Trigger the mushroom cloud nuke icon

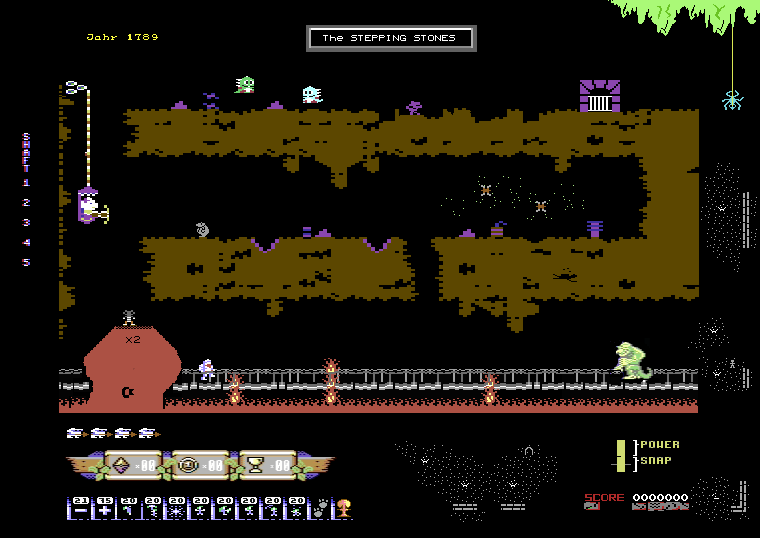343,508
